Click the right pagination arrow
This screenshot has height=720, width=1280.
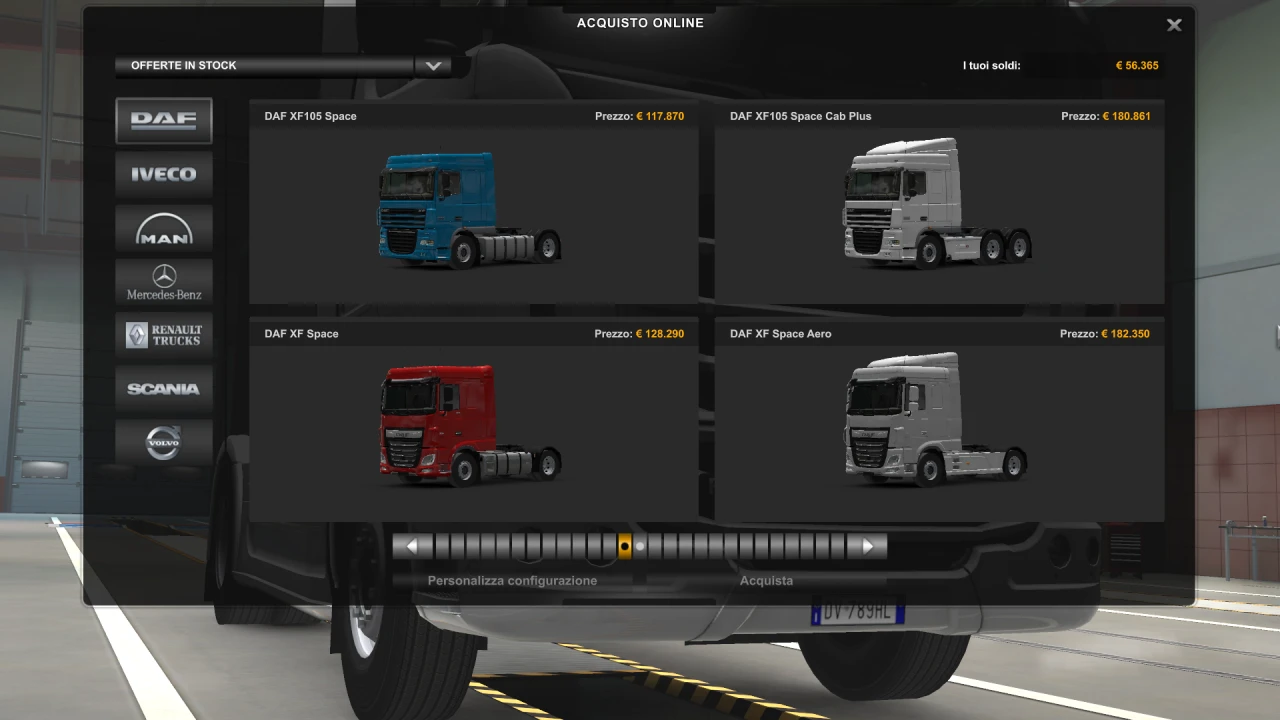pos(867,545)
